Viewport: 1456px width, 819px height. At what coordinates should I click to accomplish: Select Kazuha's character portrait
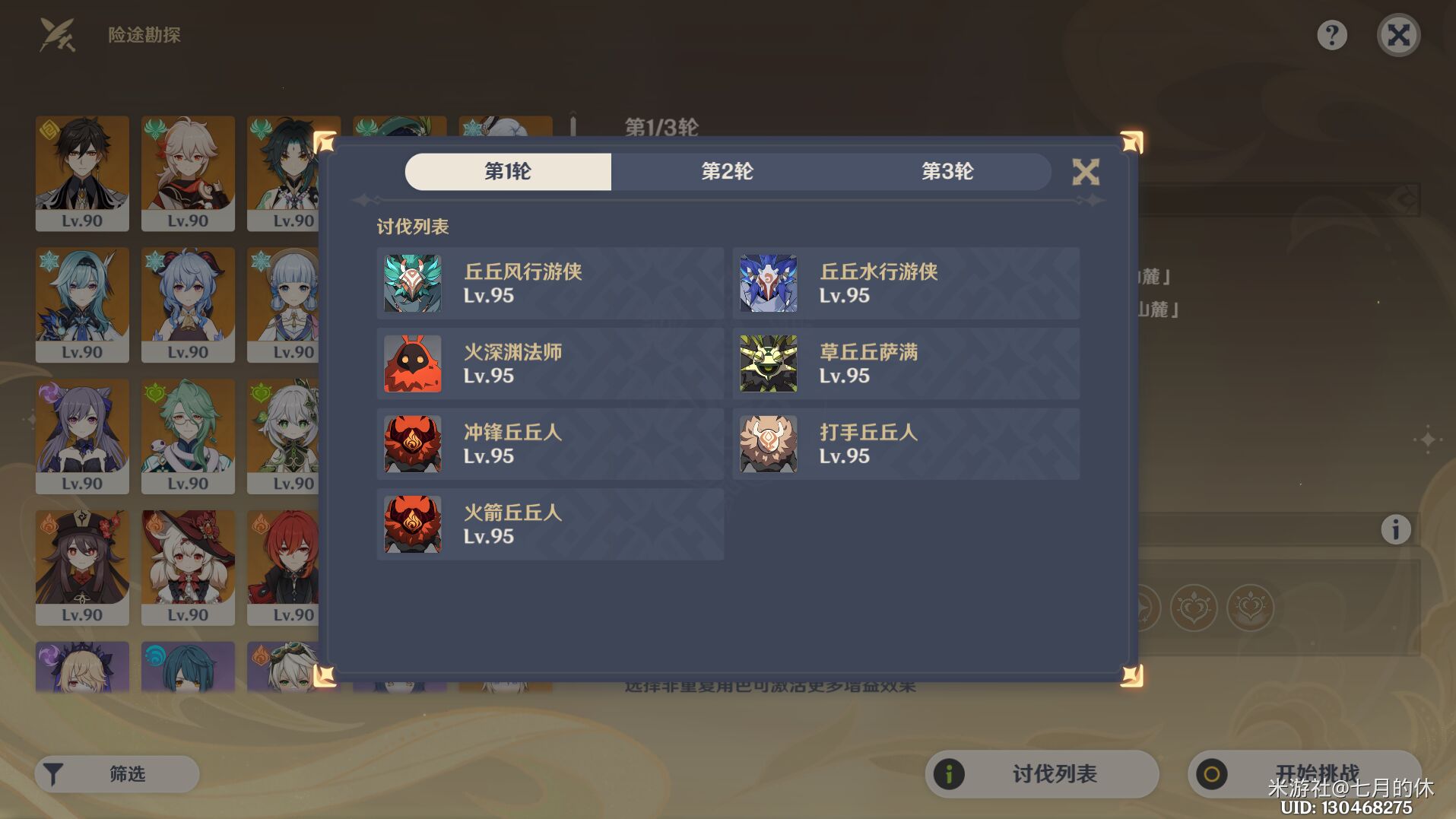click(188, 173)
